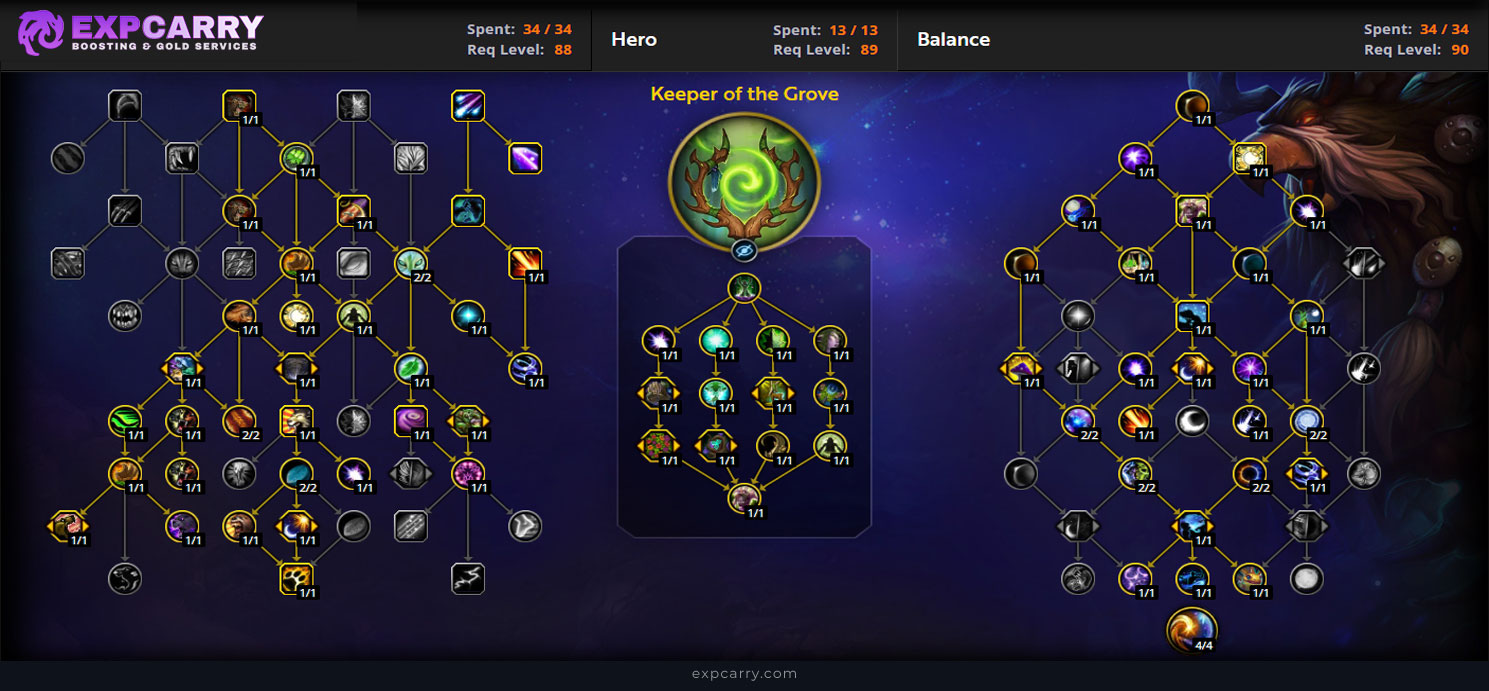Select the top node of the hero tree
Viewport: 1489px width, 691px height.
click(x=743, y=289)
